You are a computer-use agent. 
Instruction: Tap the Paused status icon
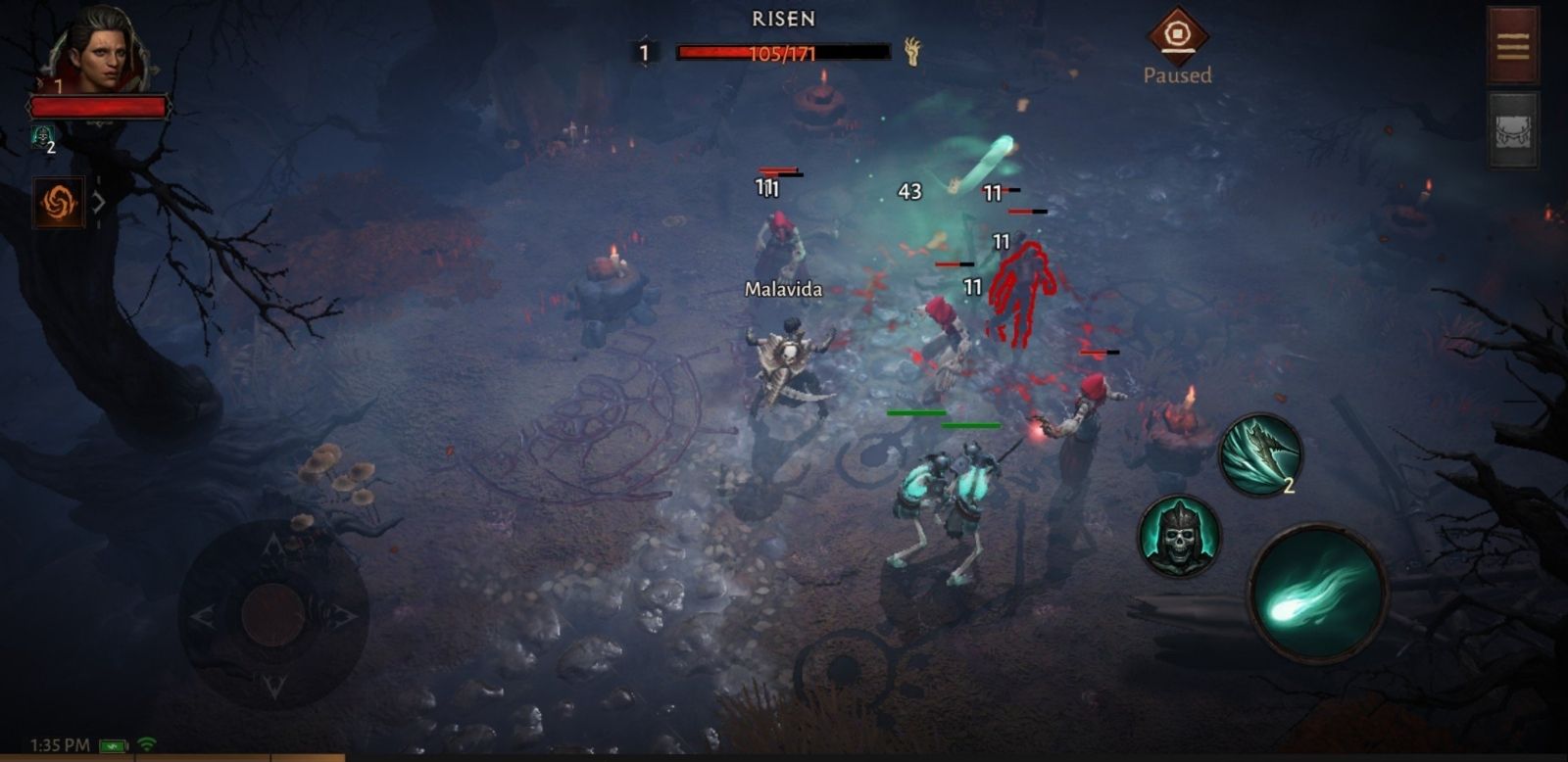[1176, 36]
